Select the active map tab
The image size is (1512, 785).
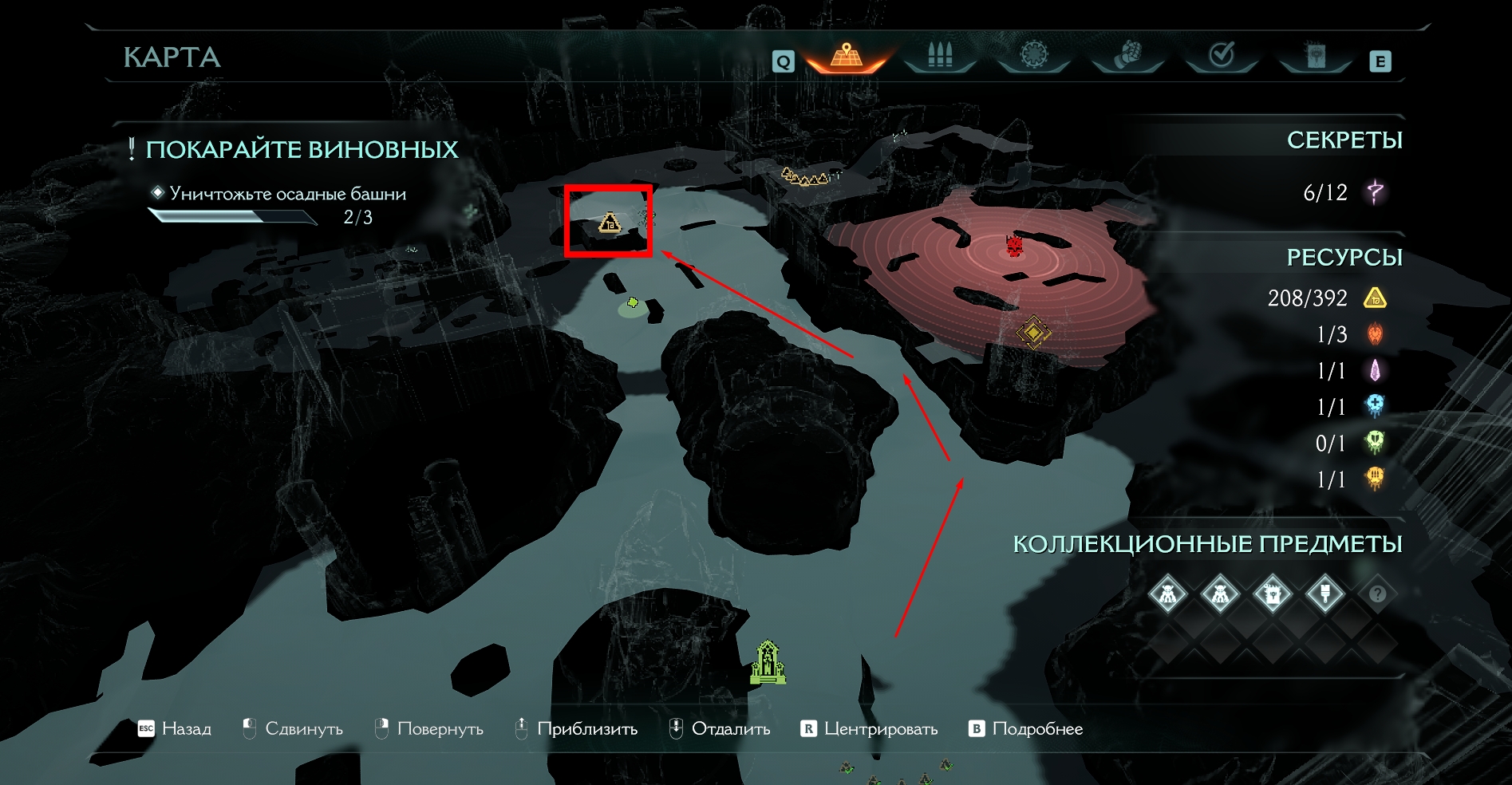click(x=847, y=56)
